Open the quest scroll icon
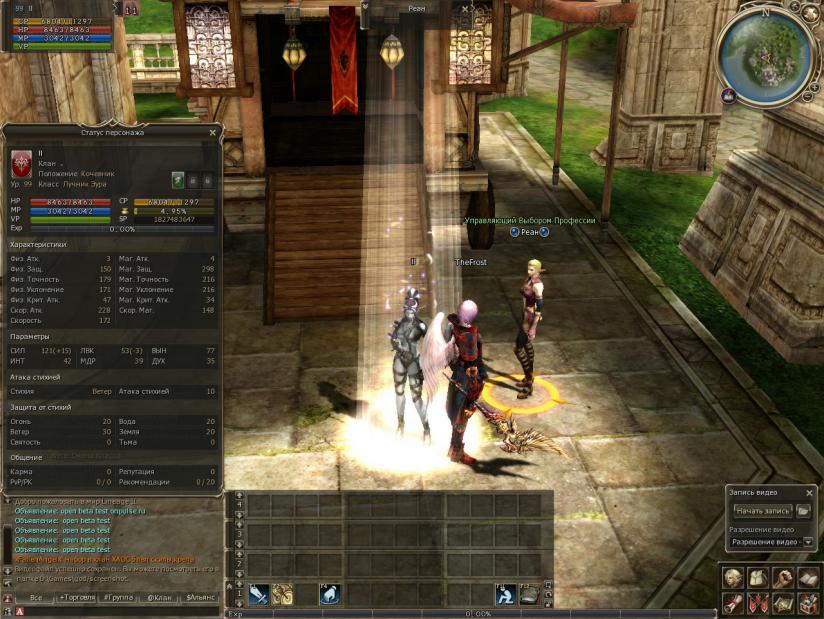Screen dimensions: 824x619 tap(733, 603)
